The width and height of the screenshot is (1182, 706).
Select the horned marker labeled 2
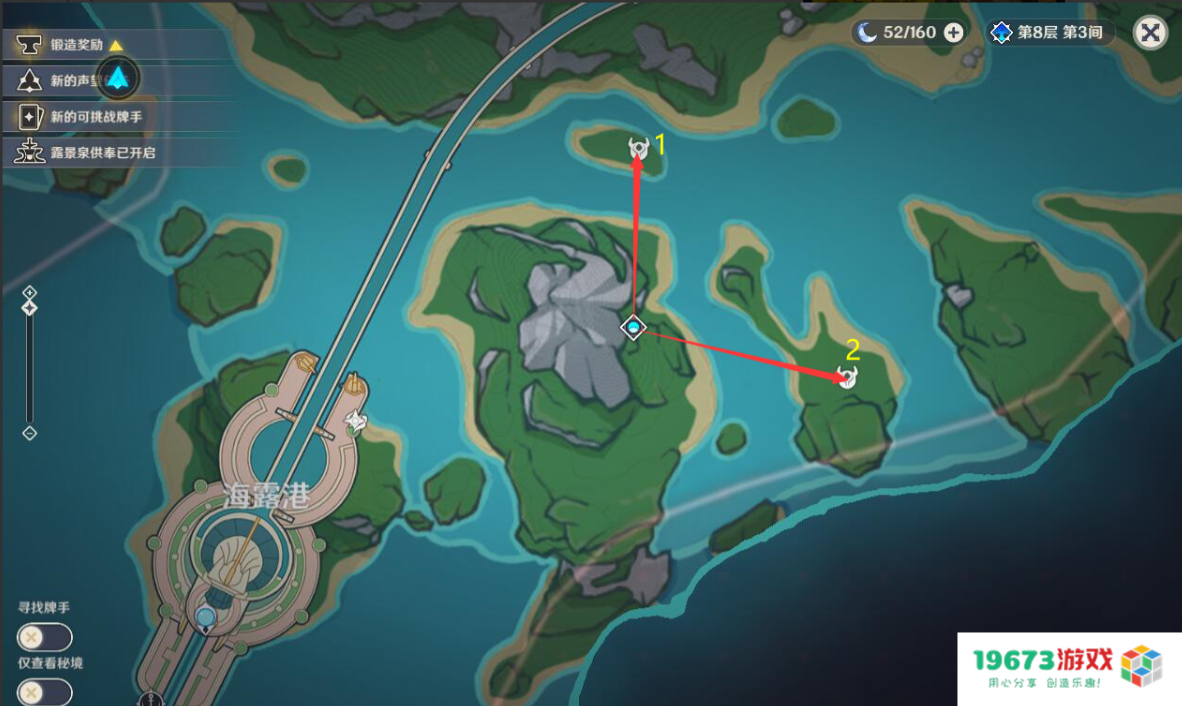pos(847,377)
